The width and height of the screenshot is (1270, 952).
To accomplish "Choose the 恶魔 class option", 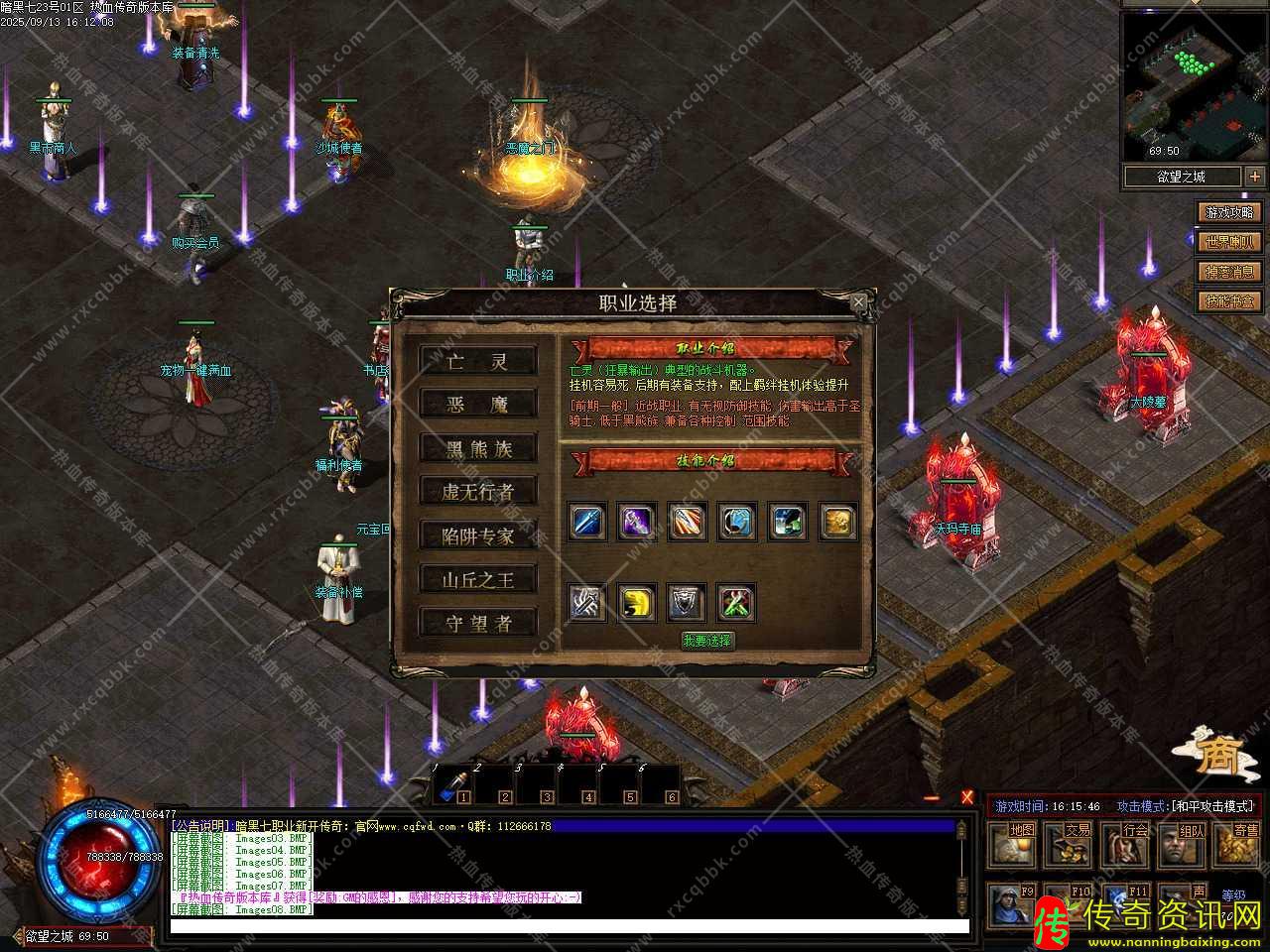I will (x=477, y=405).
